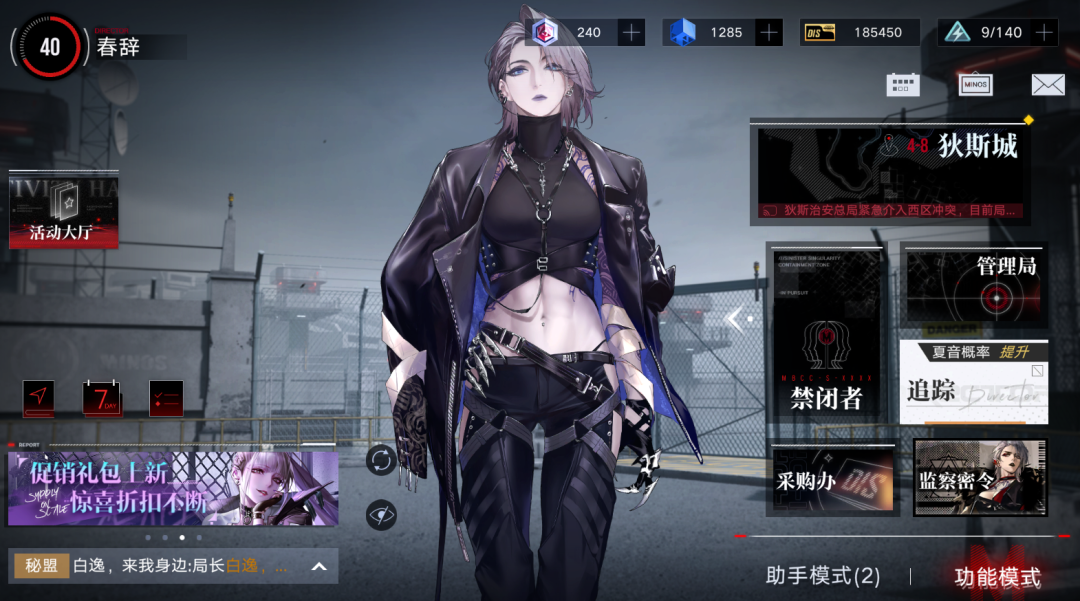Switch to 助手模式 assistant mode
The image size is (1080, 601).
pos(822,576)
